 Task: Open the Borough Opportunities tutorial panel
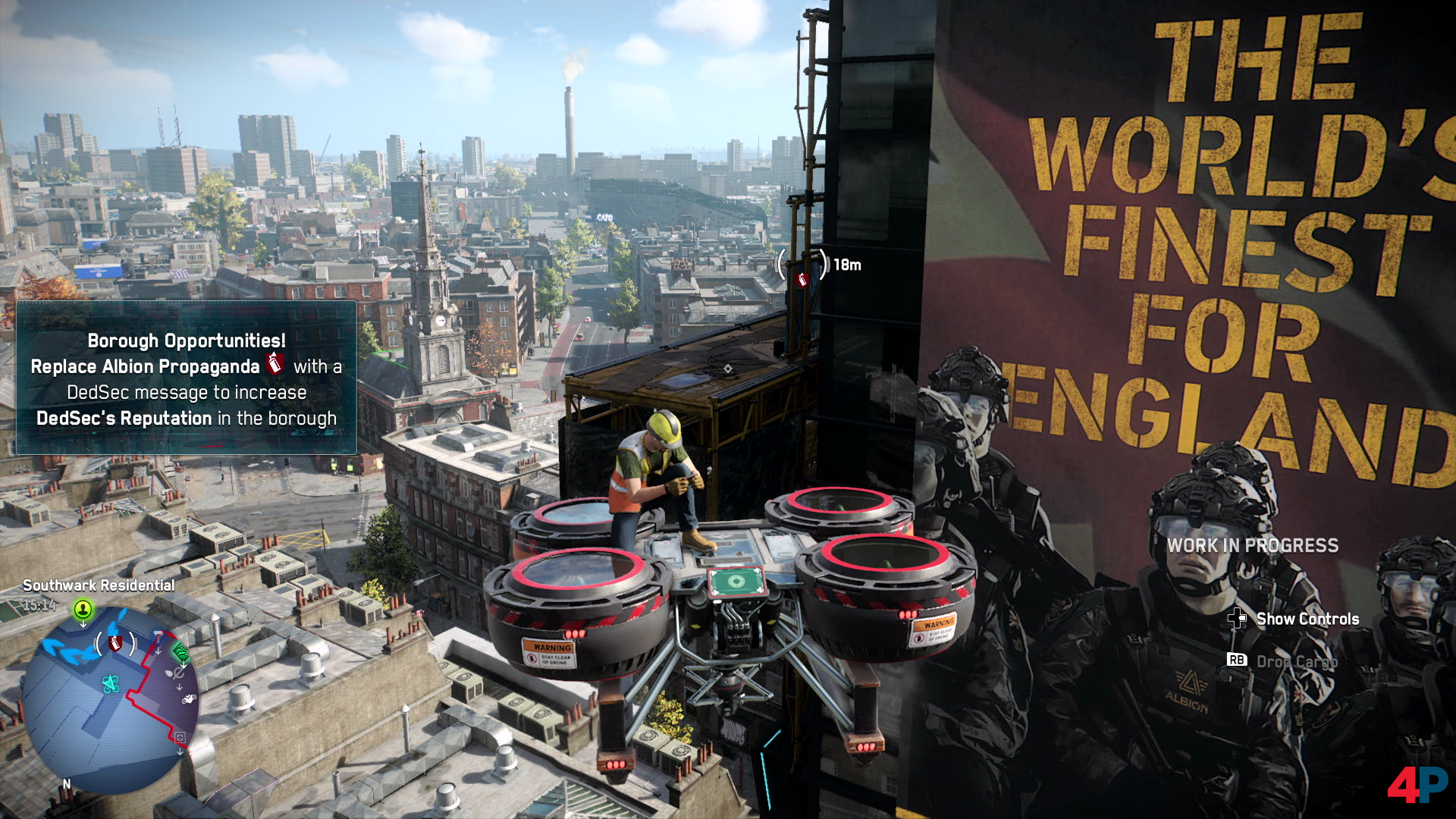pyautogui.click(x=187, y=378)
